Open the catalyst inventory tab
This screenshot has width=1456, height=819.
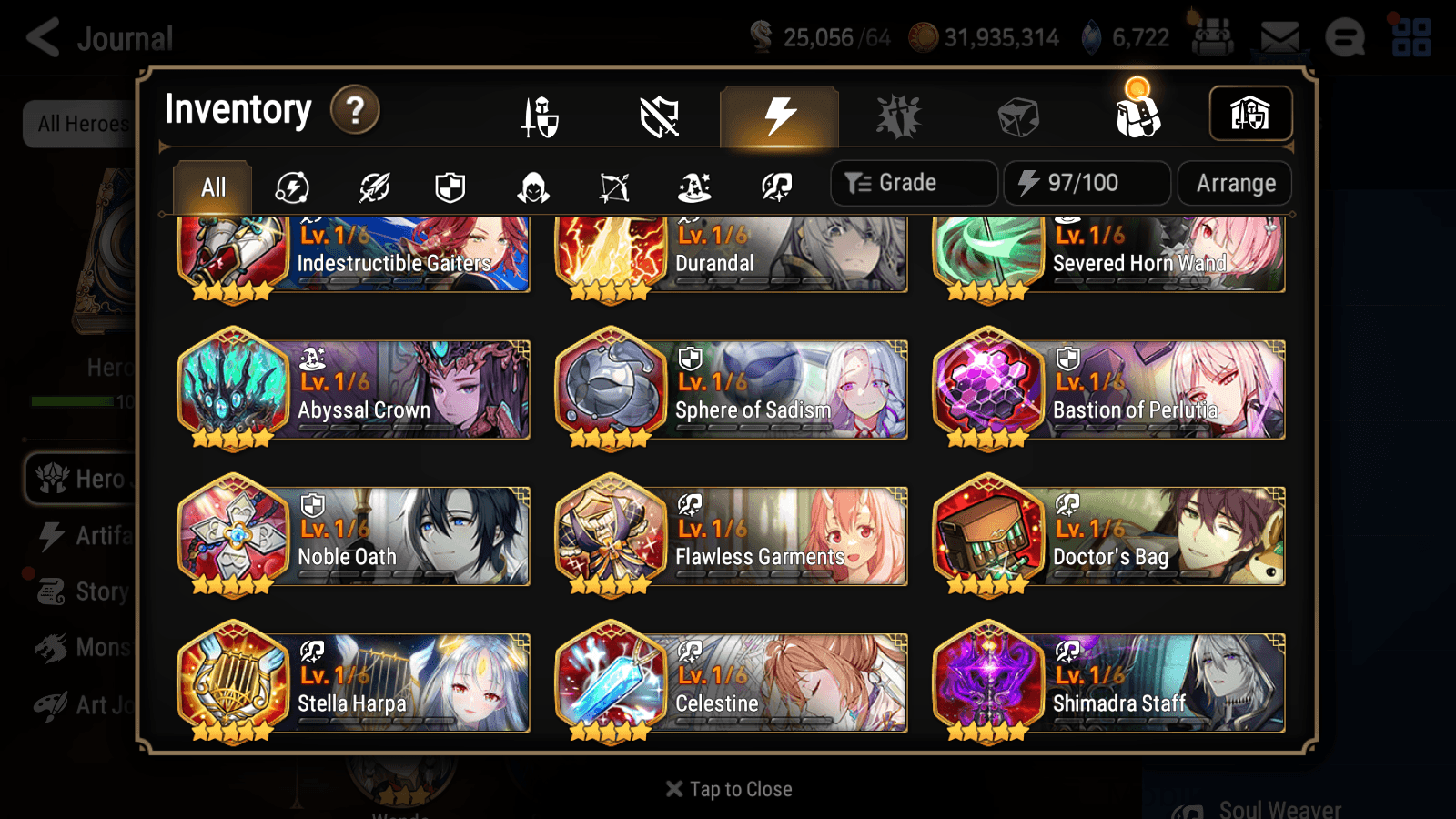(899, 116)
